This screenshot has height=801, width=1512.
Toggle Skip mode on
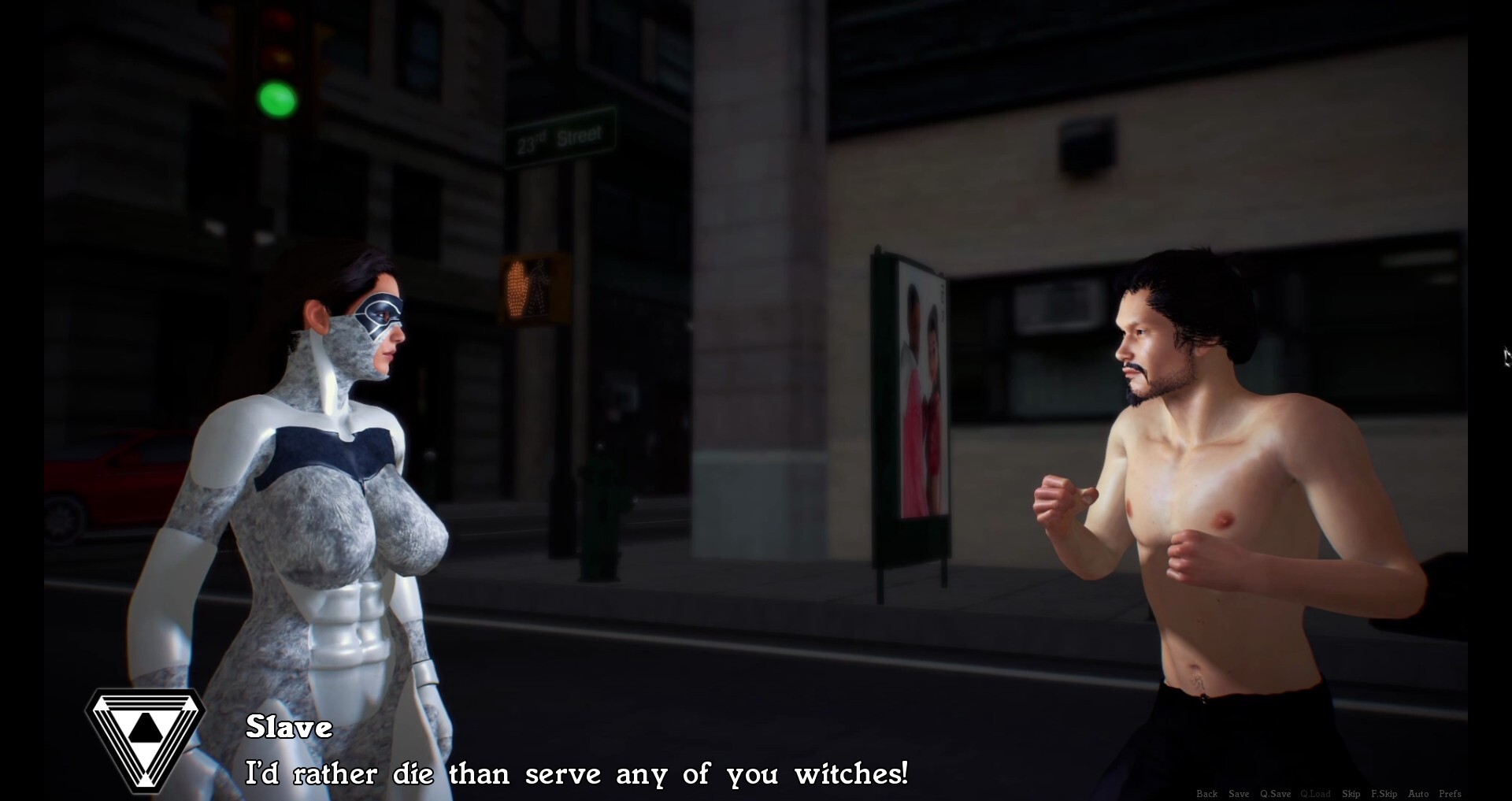1351,794
